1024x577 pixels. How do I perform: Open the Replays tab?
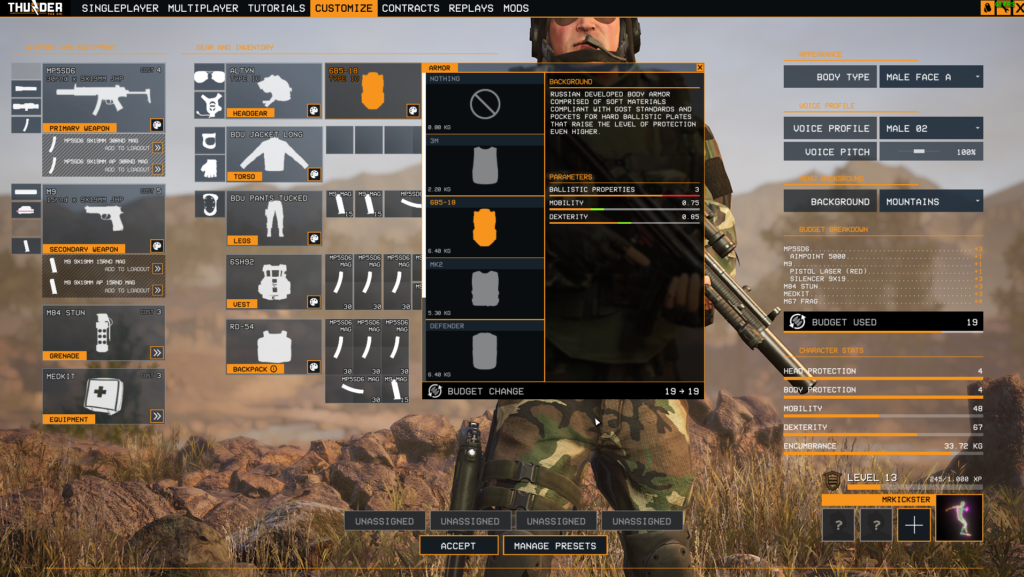[470, 8]
